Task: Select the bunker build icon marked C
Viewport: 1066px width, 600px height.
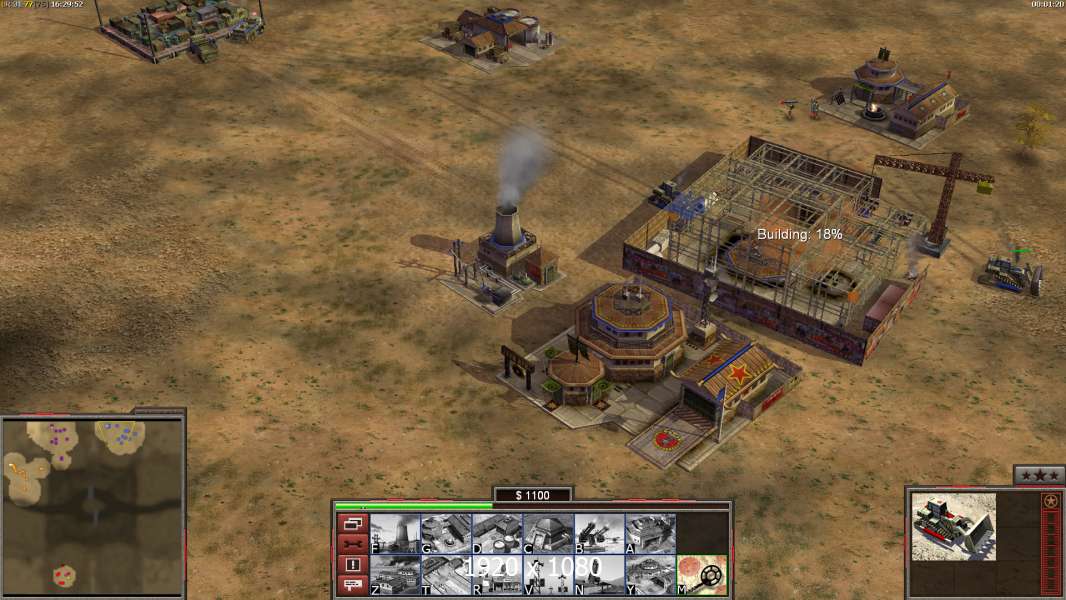Action: [548, 534]
